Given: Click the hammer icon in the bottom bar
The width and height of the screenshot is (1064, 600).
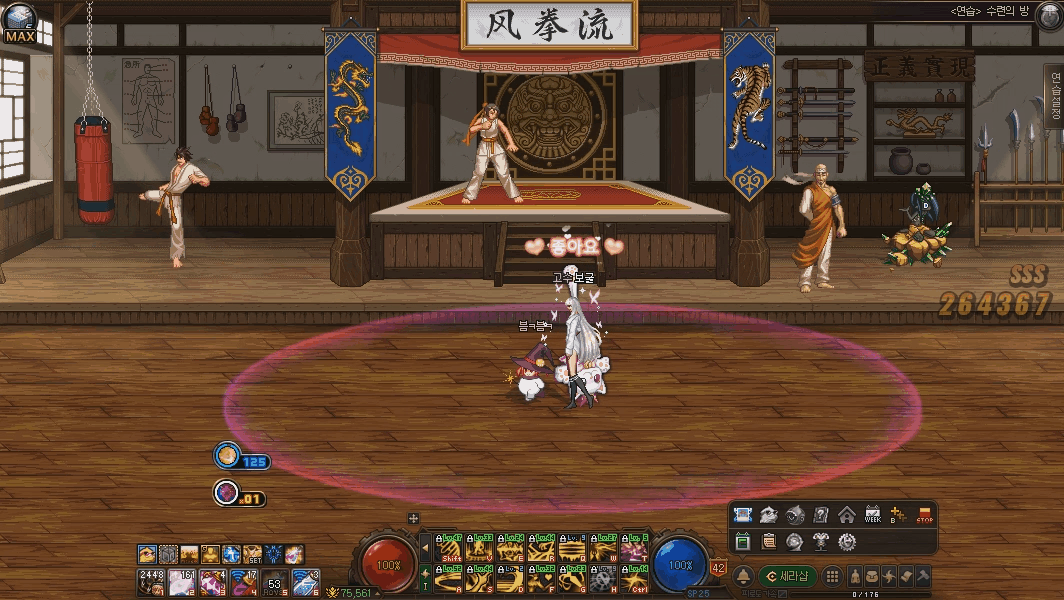Looking at the screenshot, I should click(x=923, y=576).
